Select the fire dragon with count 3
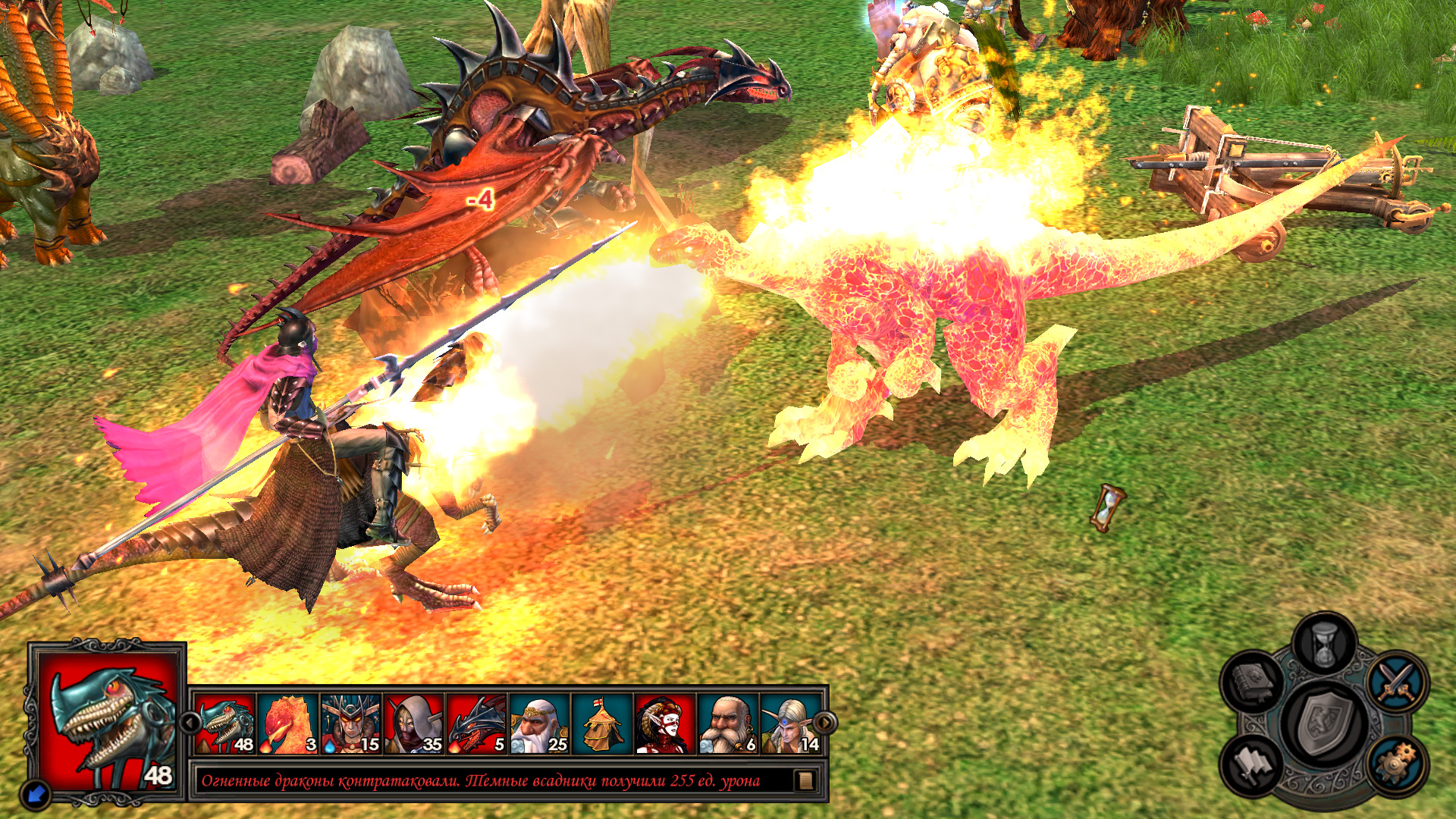The width and height of the screenshot is (1456, 819). [287, 724]
